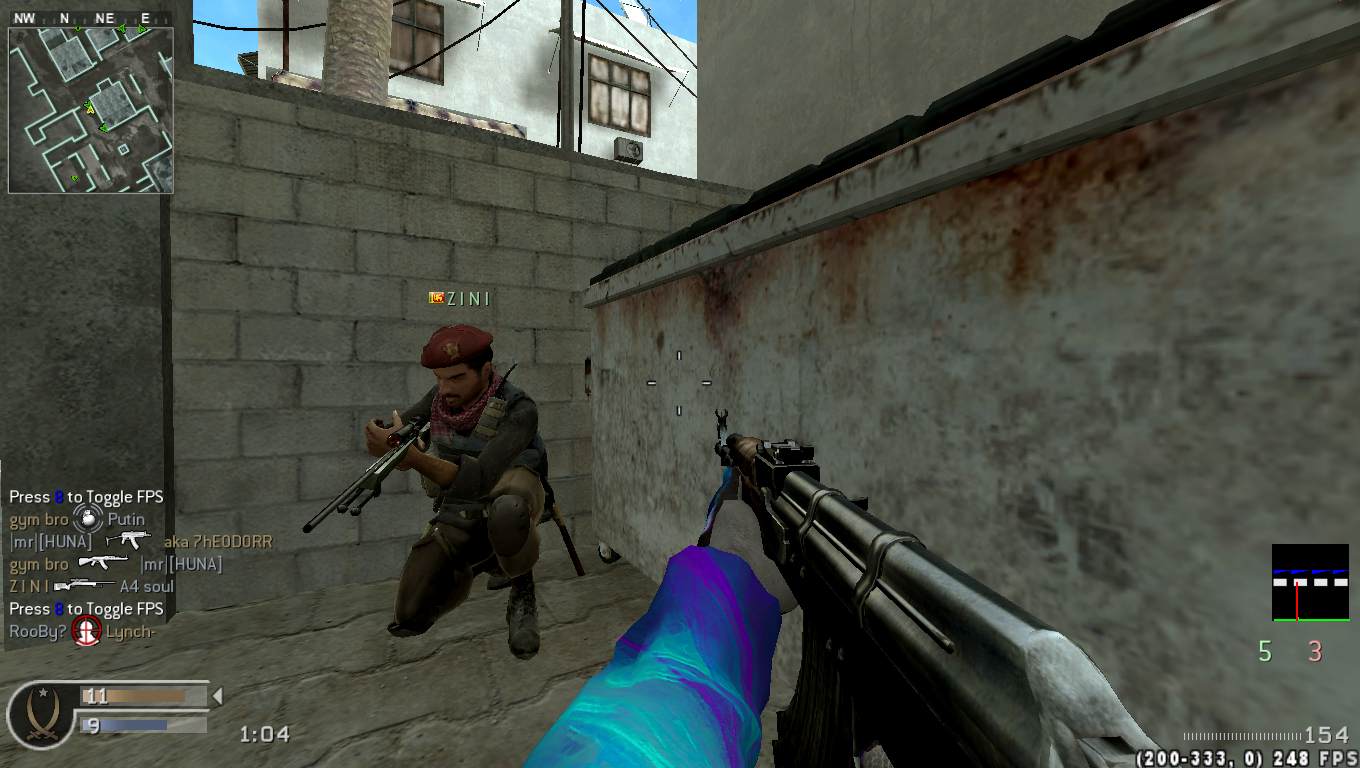Screen dimensions: 1360x768
Task: Click the grenade icon in gym bro's kill entry
Action: click(88, 519)
